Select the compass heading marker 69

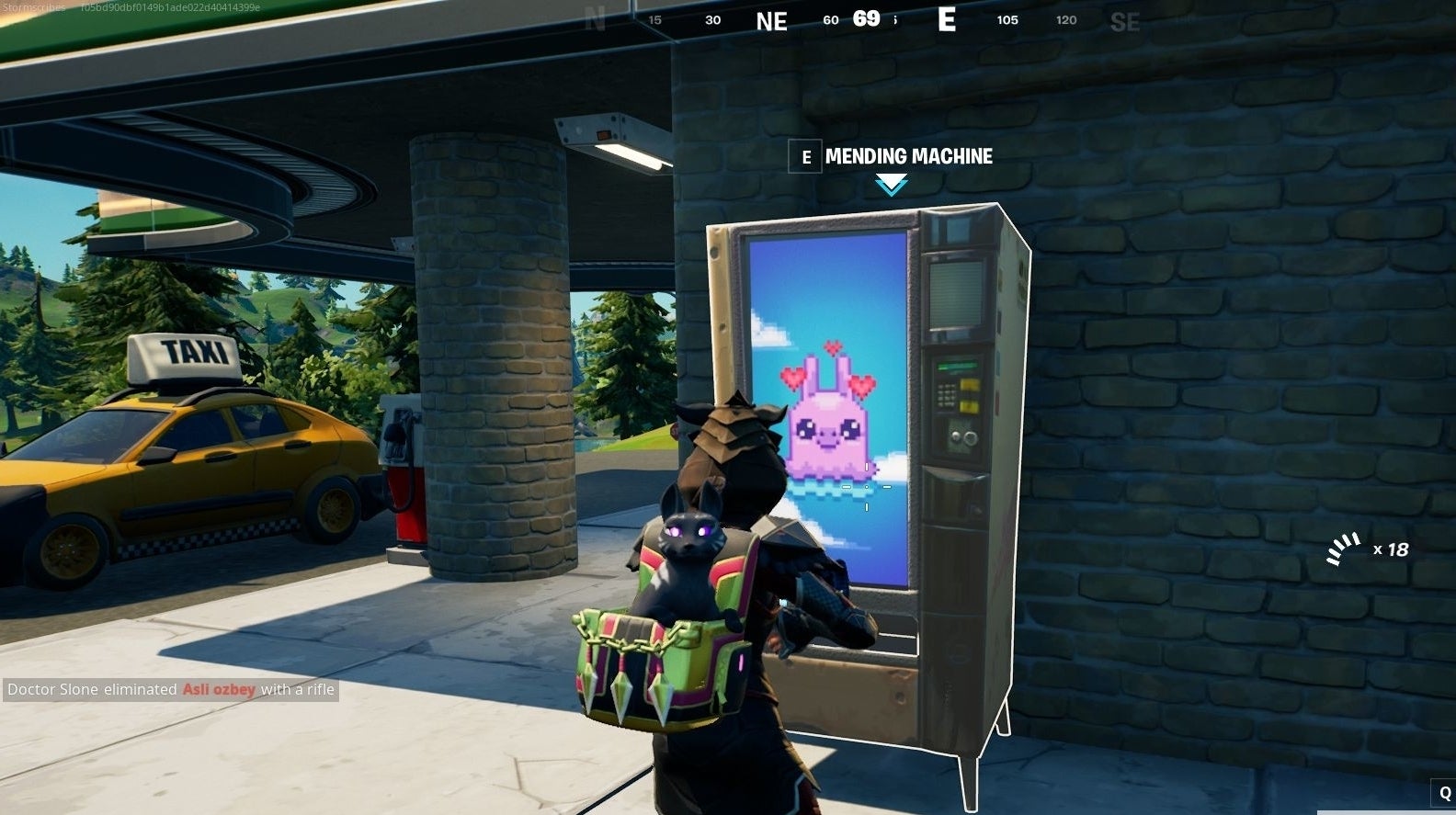click(x=865, y=18)
